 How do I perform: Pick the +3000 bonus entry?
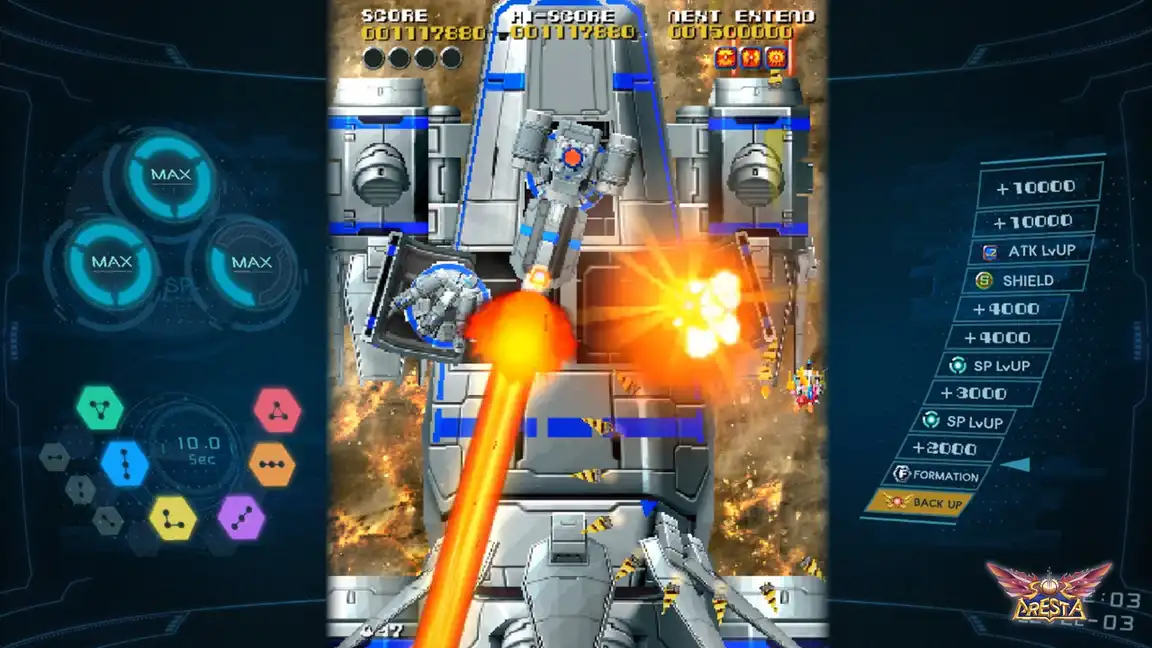click(x=979, y=394)
